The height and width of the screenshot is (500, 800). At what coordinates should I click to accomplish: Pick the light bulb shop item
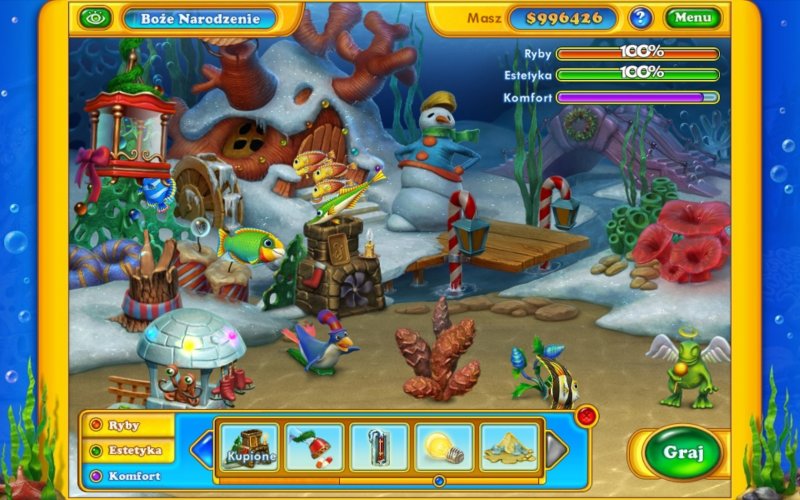click(x=444, y=447)
